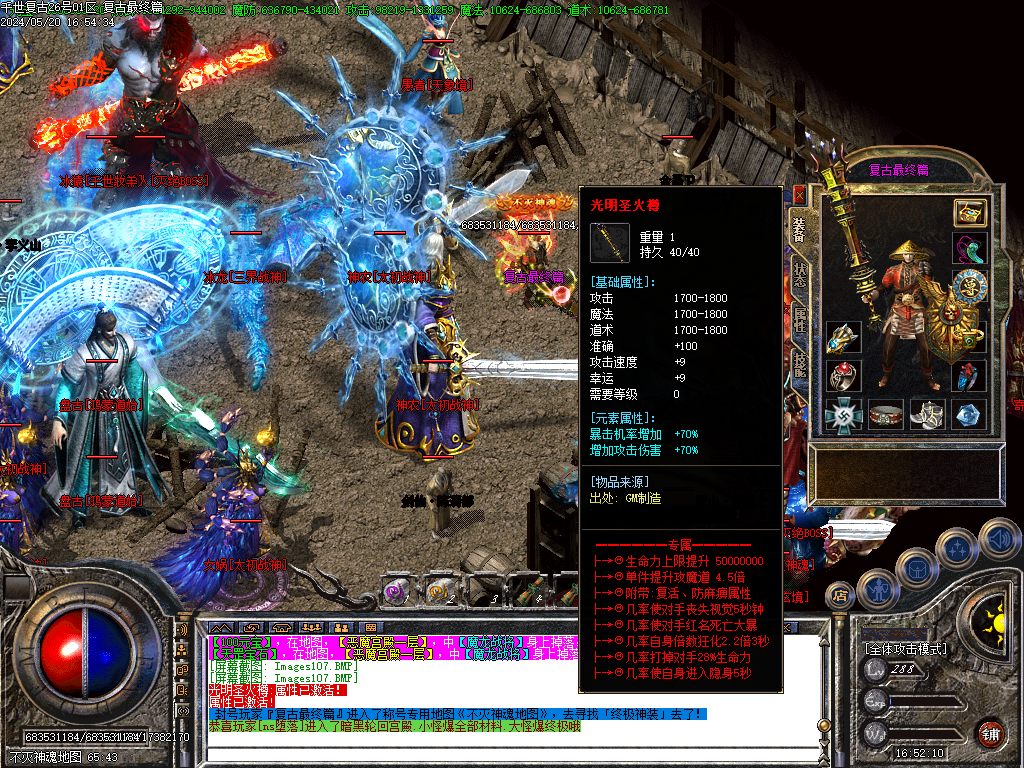Select the golden bracer slot
Viewport: 1024px width, 768px height.
(x=843, y=338)
